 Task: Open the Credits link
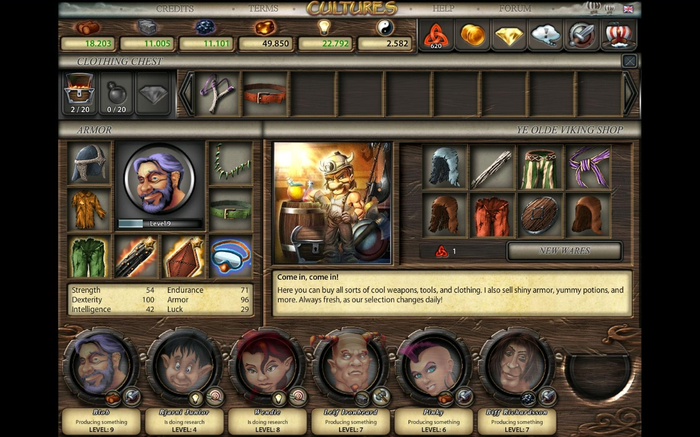[175, 8]
